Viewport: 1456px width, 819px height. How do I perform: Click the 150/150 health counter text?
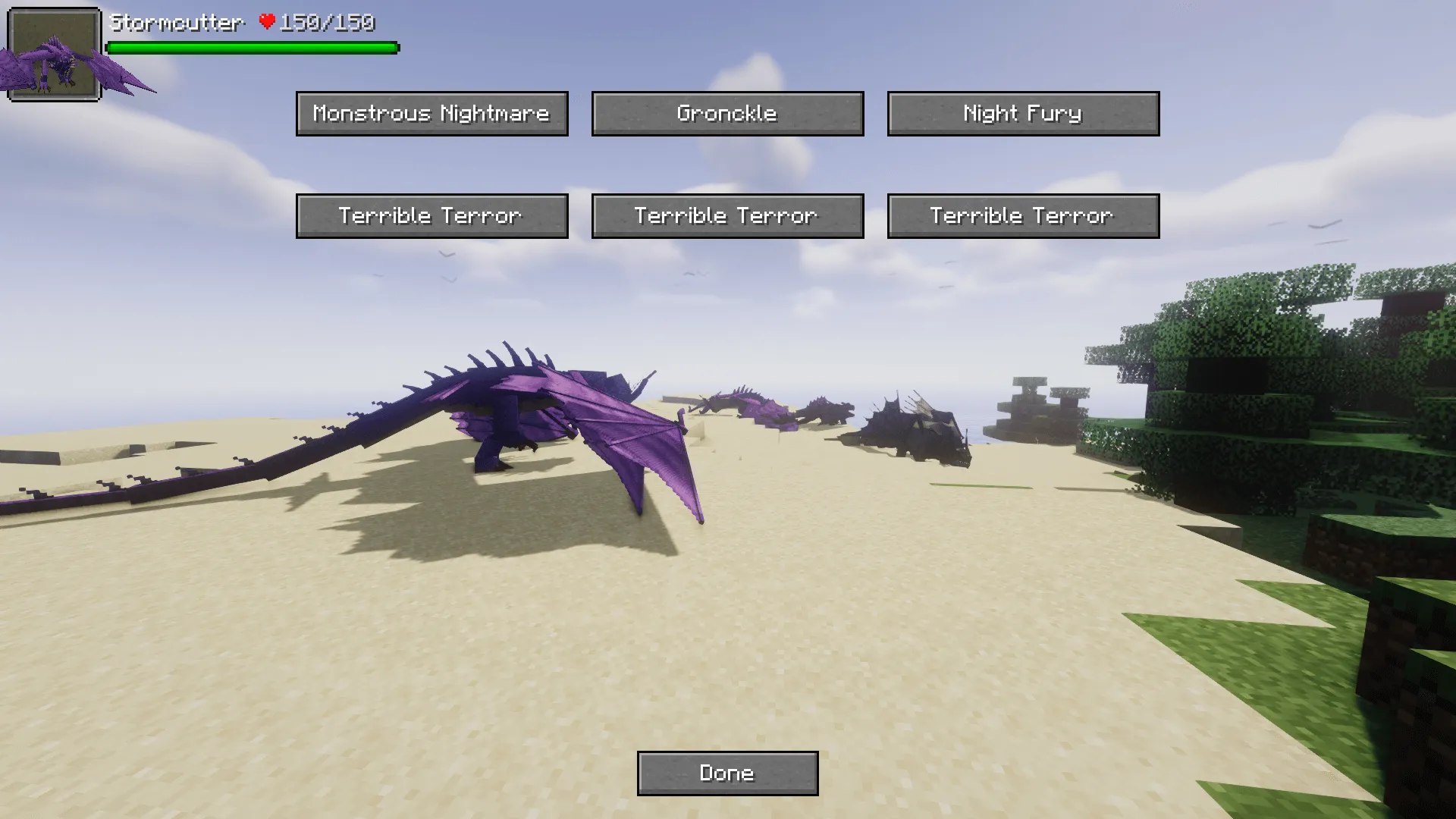coord(325,23)
